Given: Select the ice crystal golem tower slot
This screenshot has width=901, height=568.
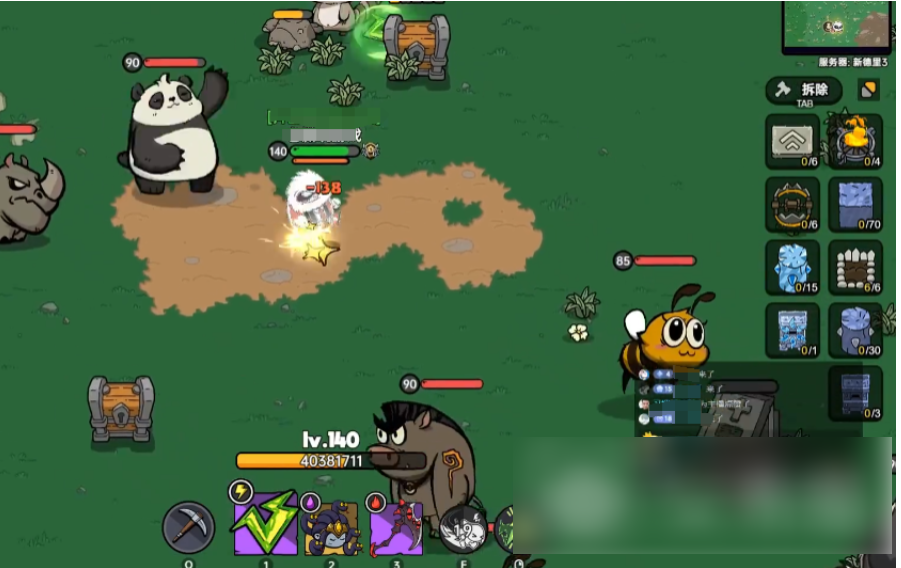Looking at the screenshot, I should click(792, 267).
